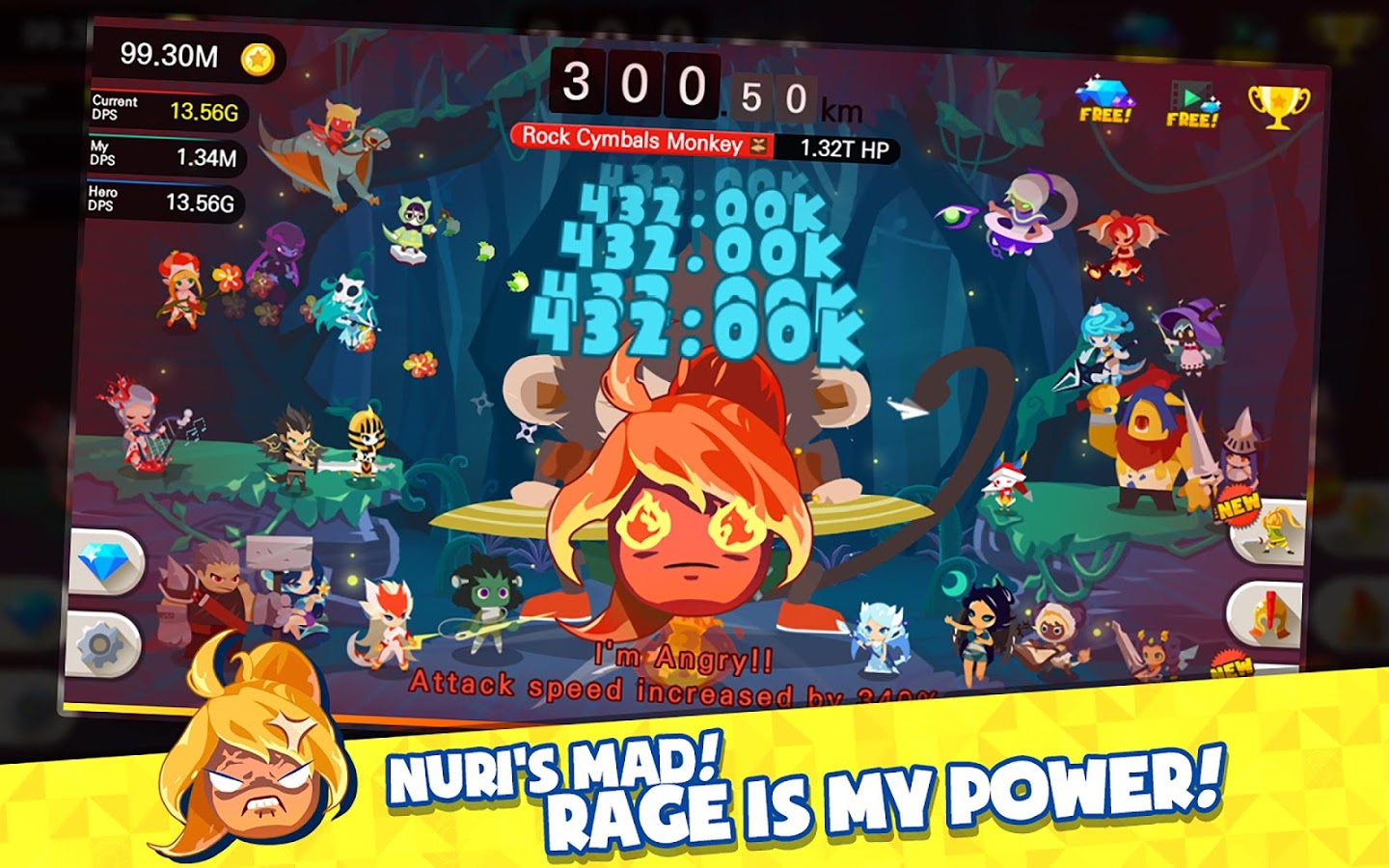Open the gear settings button

pyautogui.click(x=104, y=644)
